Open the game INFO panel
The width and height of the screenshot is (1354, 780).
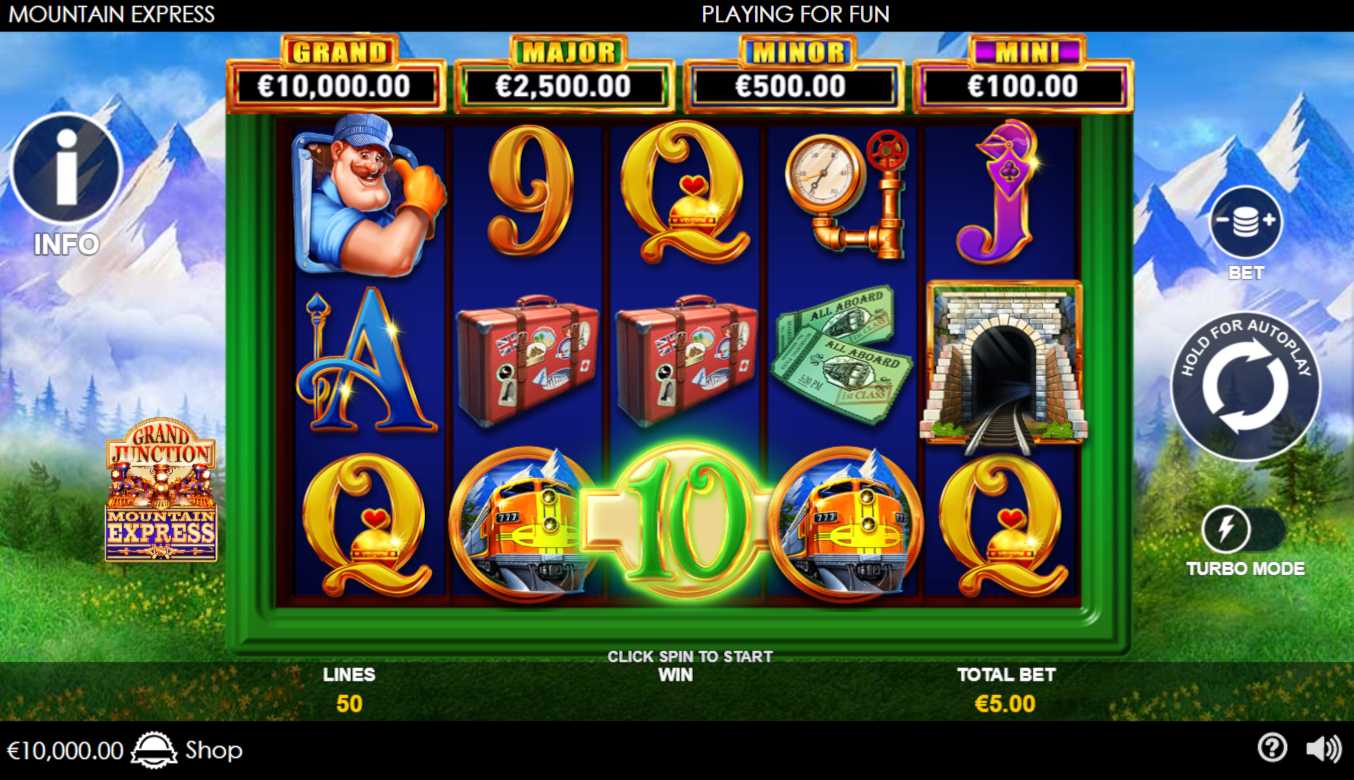coord(66,168)
